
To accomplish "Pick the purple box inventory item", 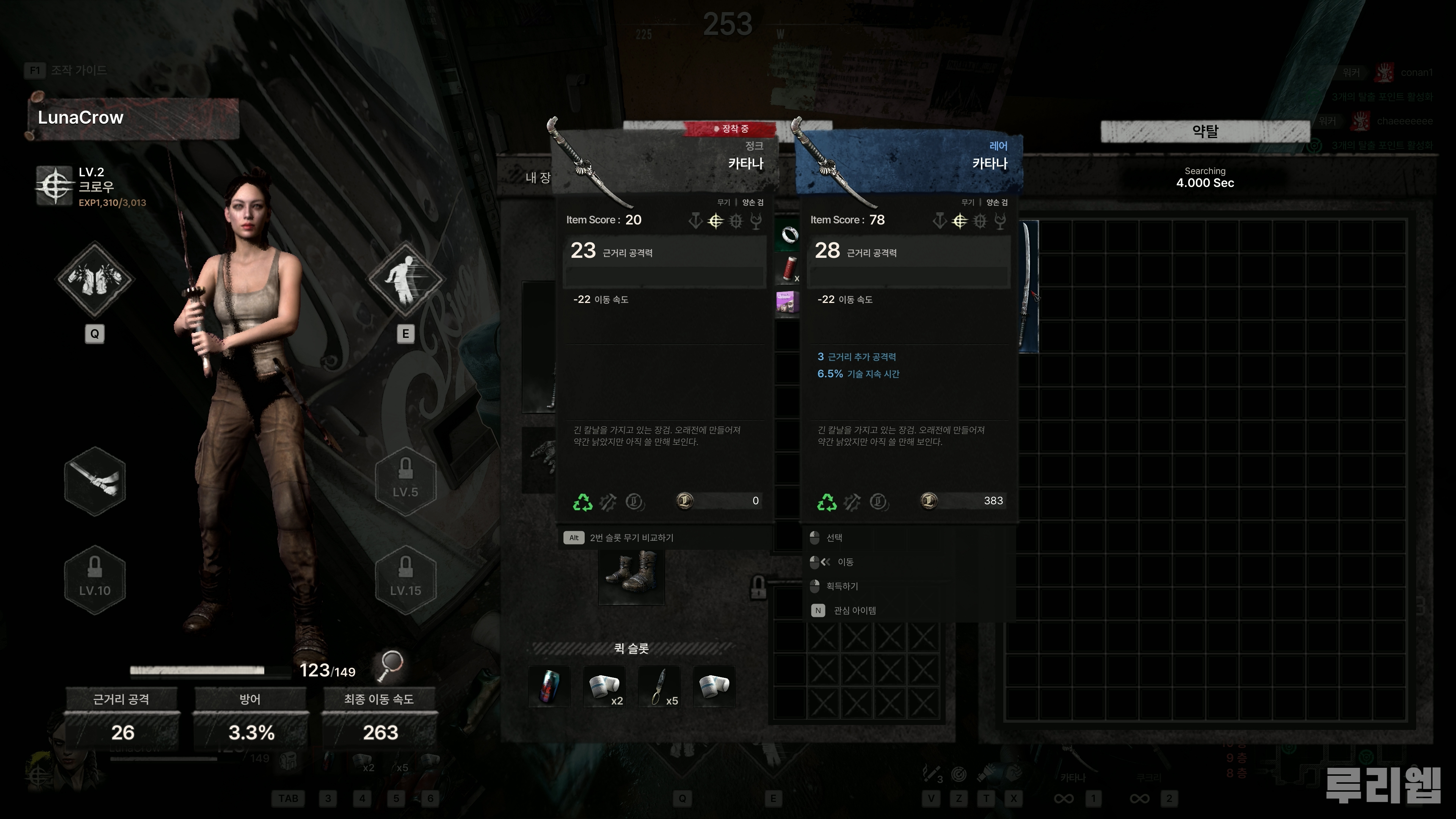I will point(788,302).
